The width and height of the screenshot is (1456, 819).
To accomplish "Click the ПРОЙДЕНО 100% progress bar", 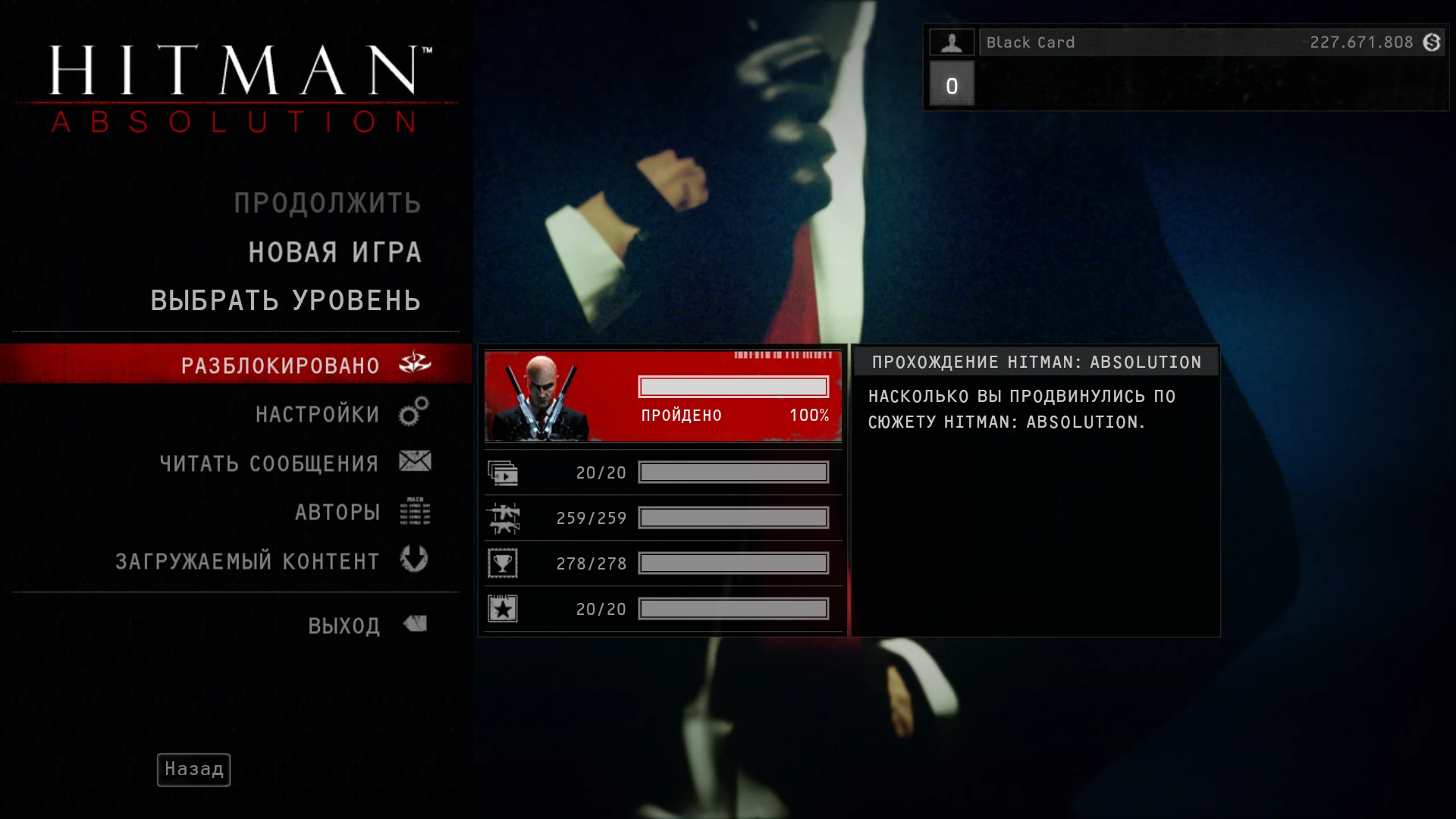I will (x=732, y=387).
